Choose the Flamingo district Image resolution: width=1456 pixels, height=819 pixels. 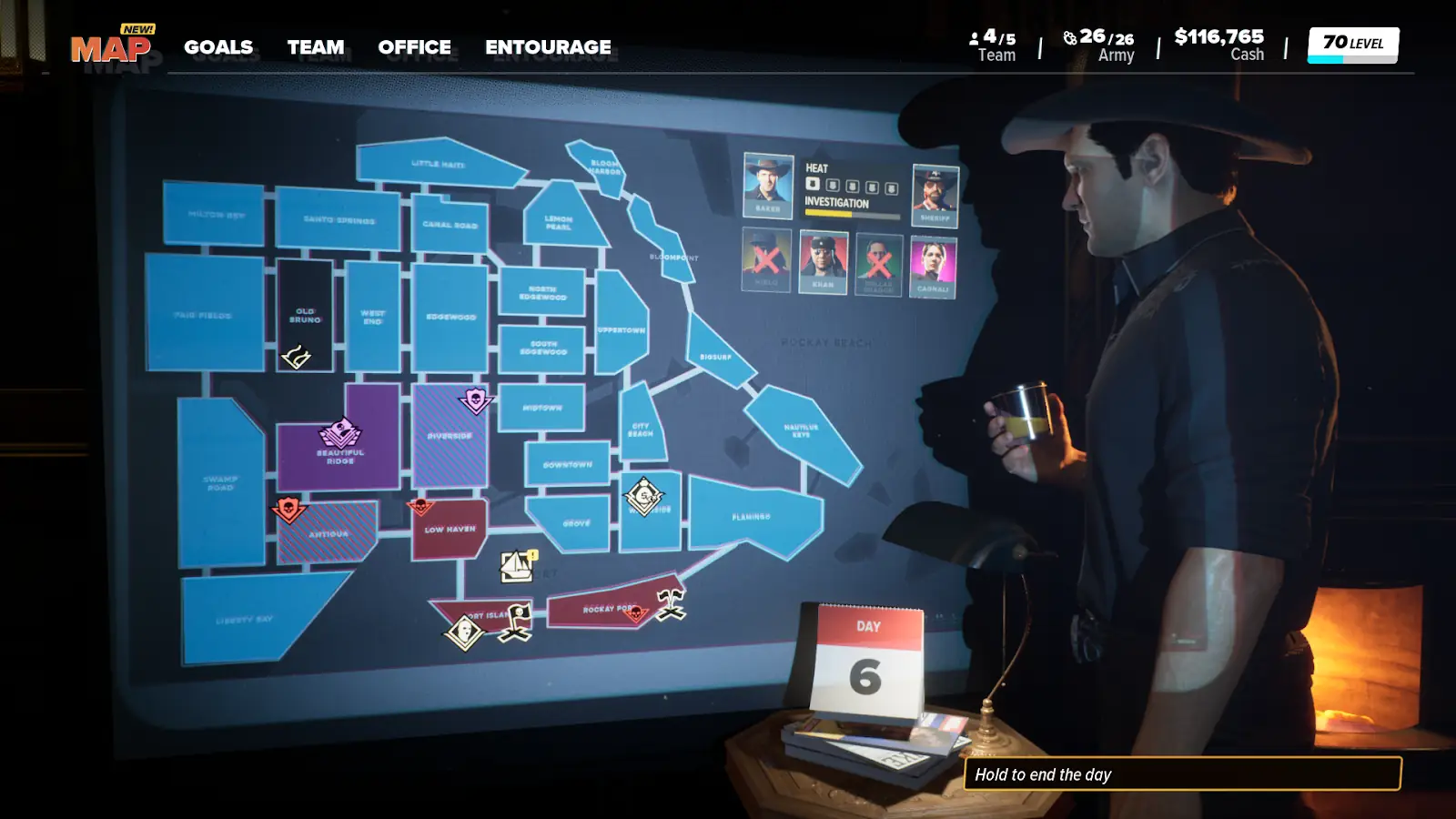[x=752, y=517]
